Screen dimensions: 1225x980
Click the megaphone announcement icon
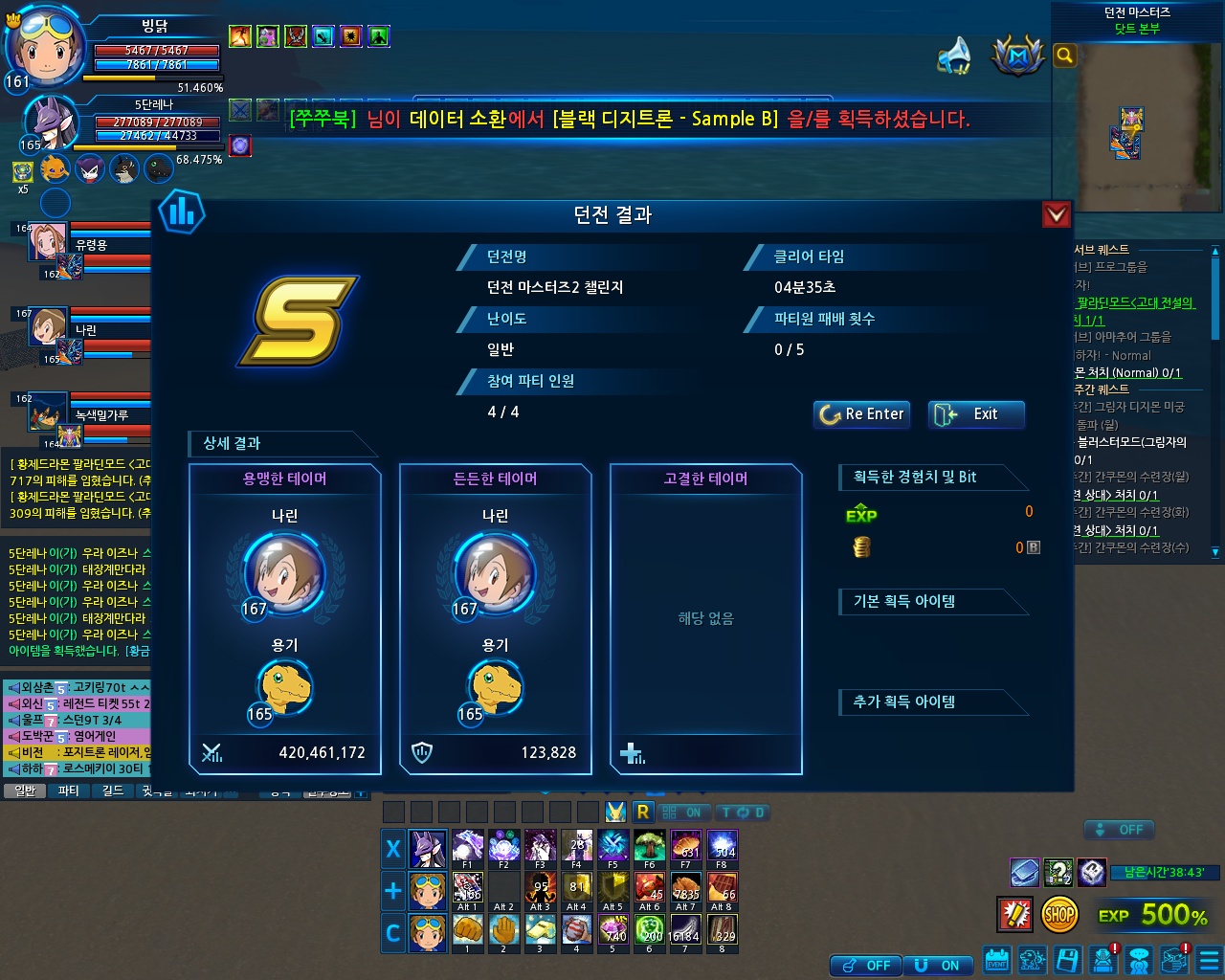click(x=954, y=56)
